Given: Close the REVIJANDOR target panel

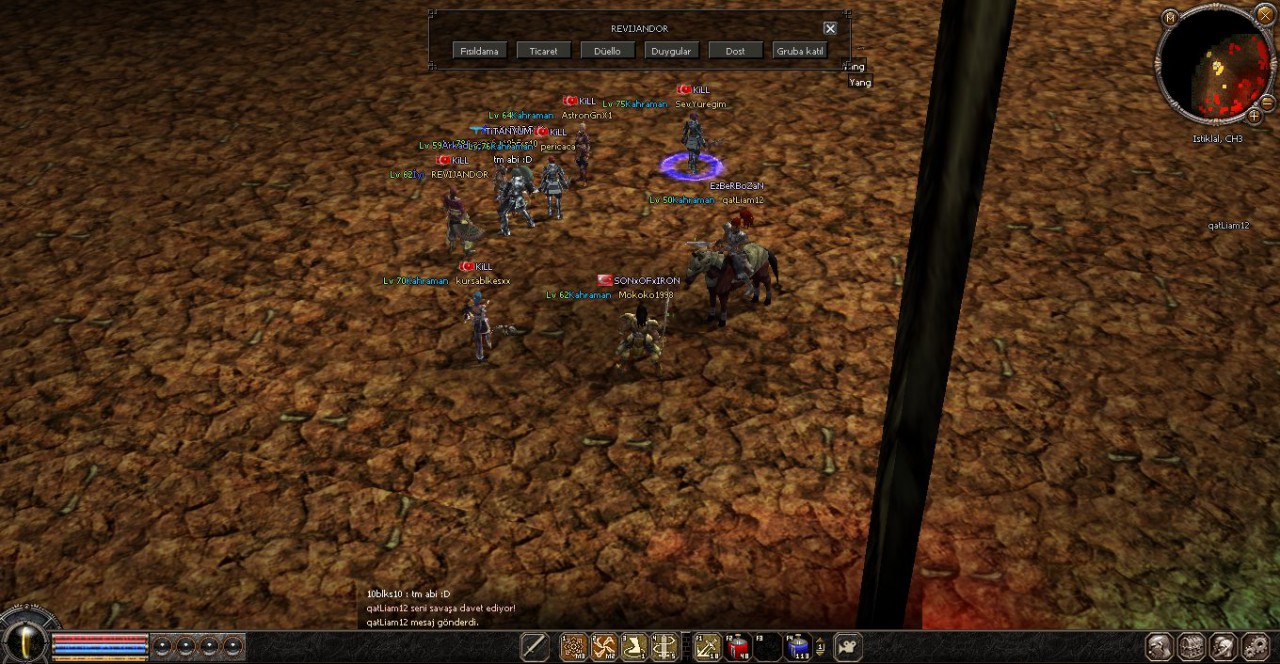Looking at the screenshot, I should click(830, 29).
